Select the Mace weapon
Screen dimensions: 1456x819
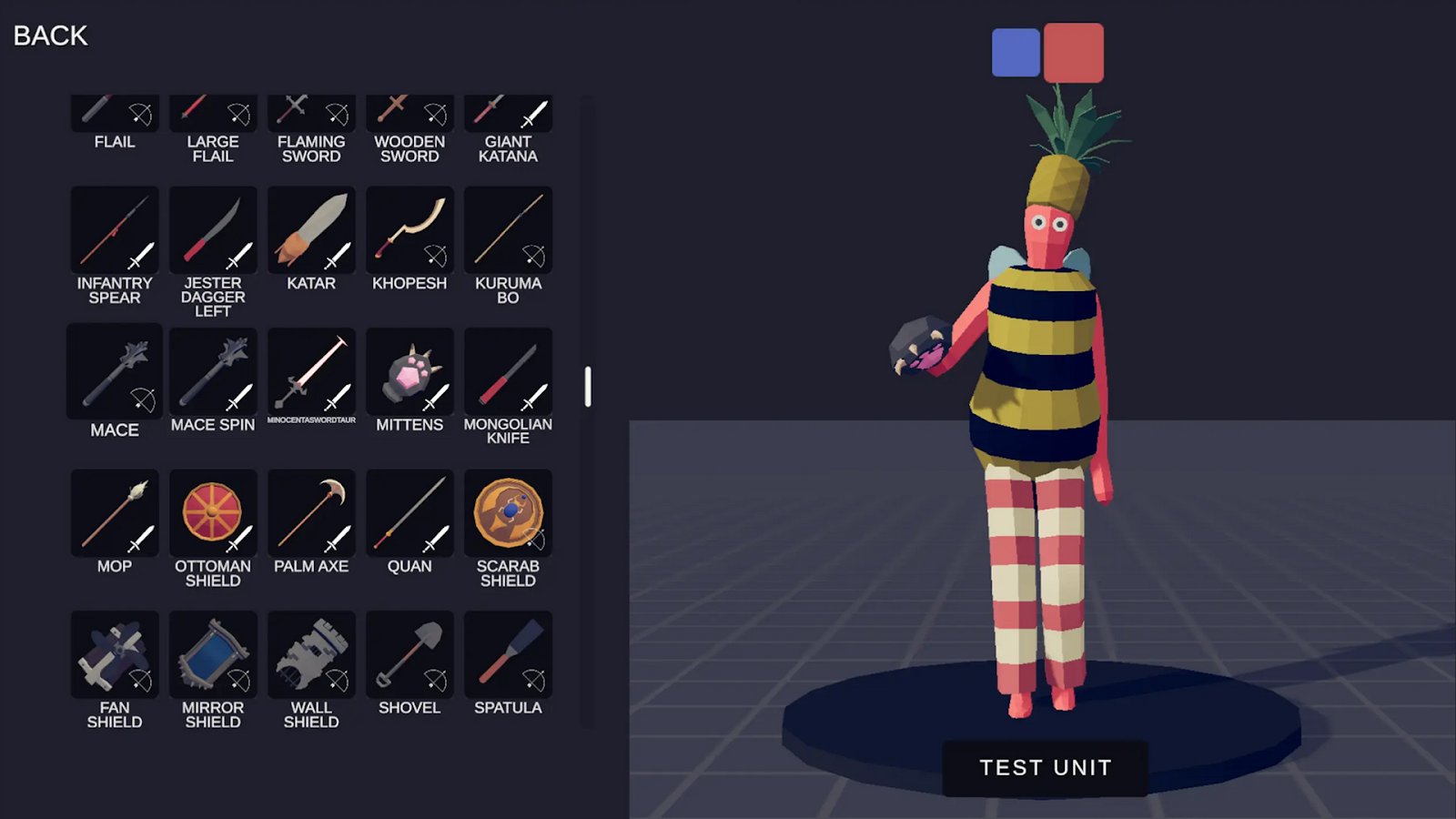pos(114,370)
